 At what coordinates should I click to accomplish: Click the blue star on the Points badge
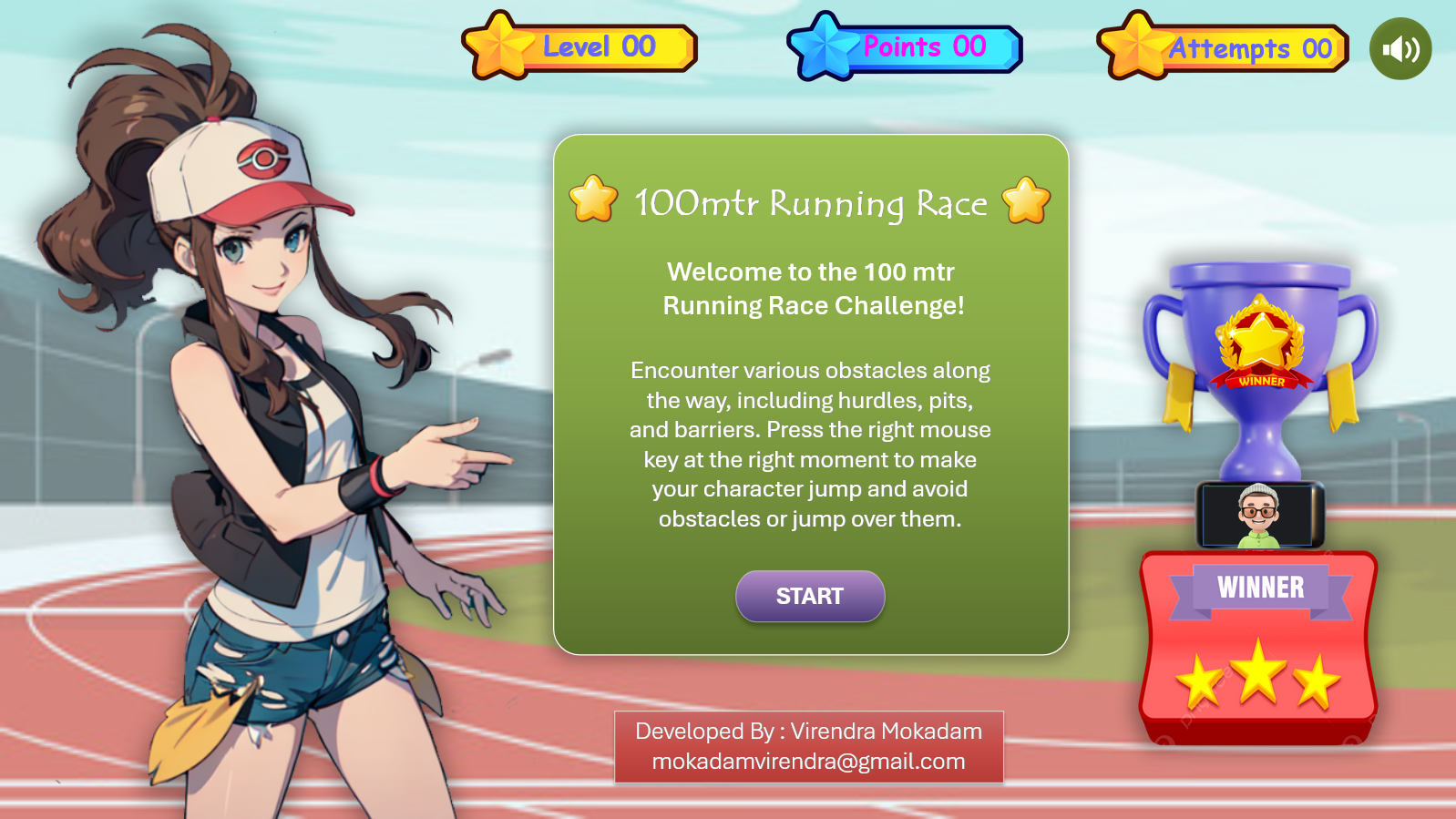pos(825,46)
